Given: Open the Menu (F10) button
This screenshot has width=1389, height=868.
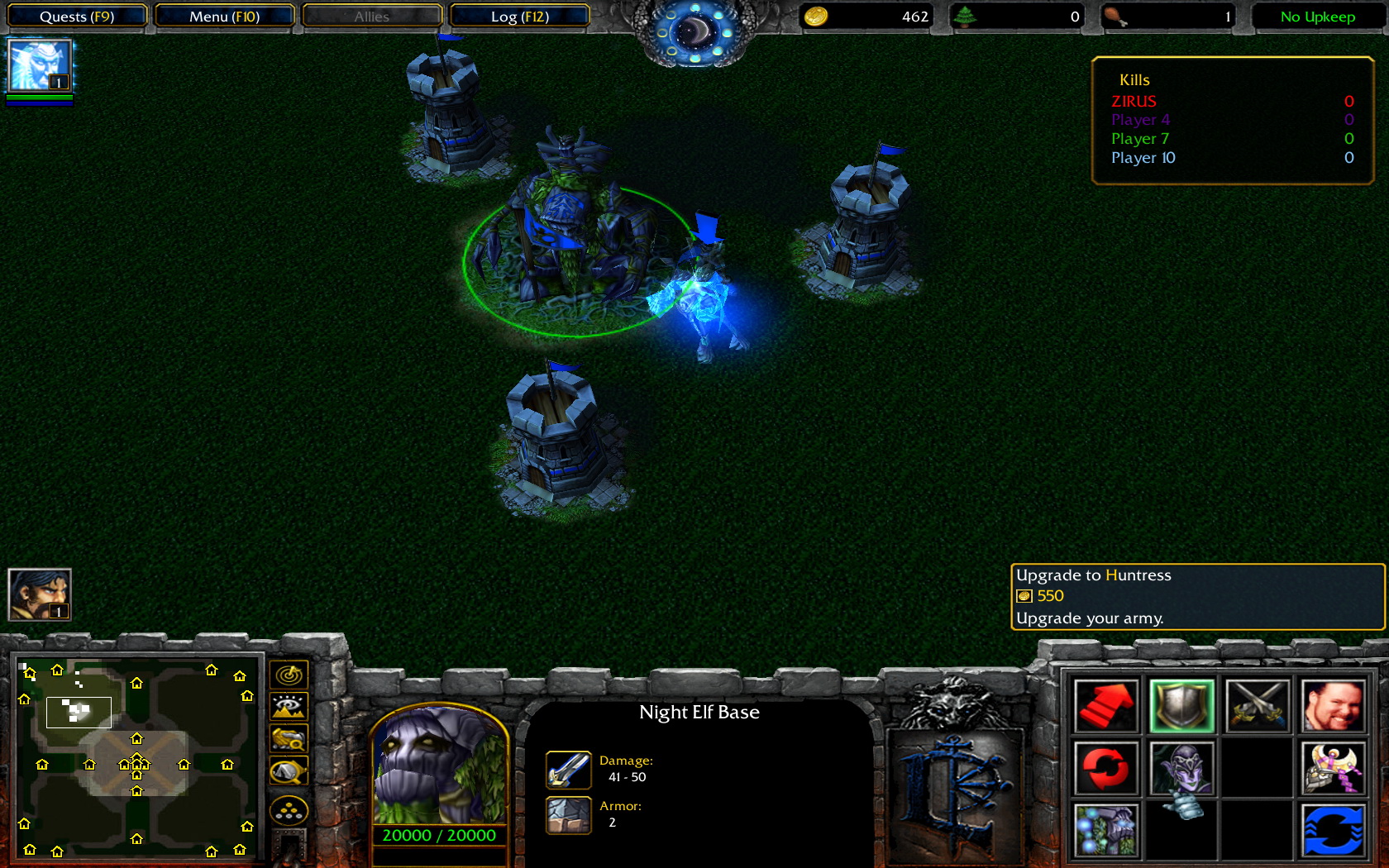Looking at the screenshot, I should (x=224, y=17).
